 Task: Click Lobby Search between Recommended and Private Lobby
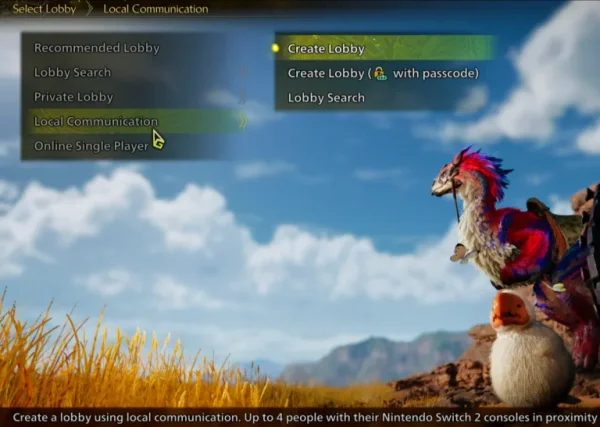tap(73, 72)
